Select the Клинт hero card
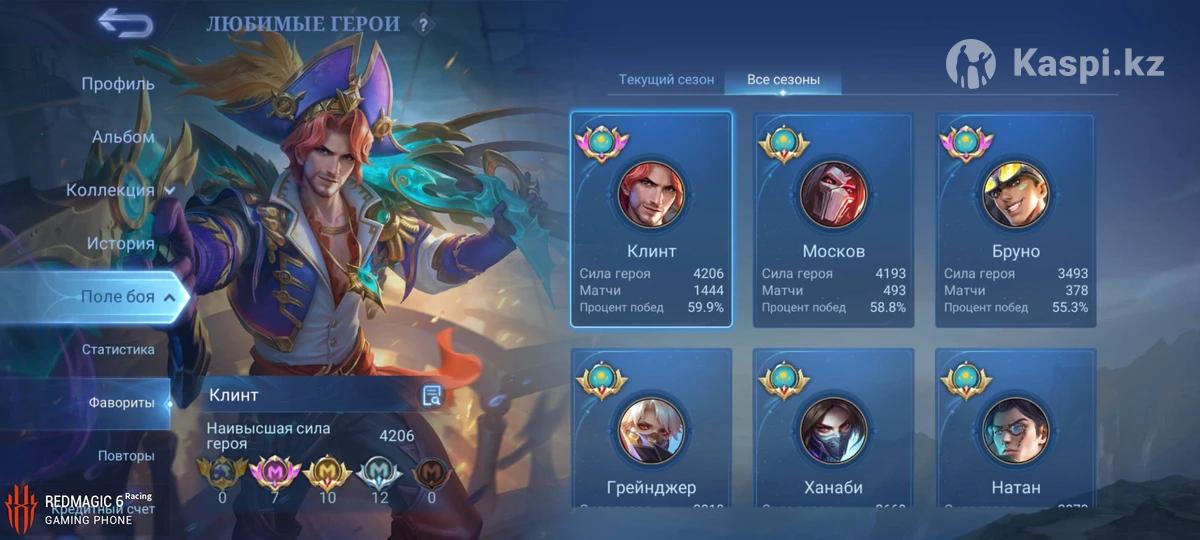 pyautogui.click(x=651, y=219)
